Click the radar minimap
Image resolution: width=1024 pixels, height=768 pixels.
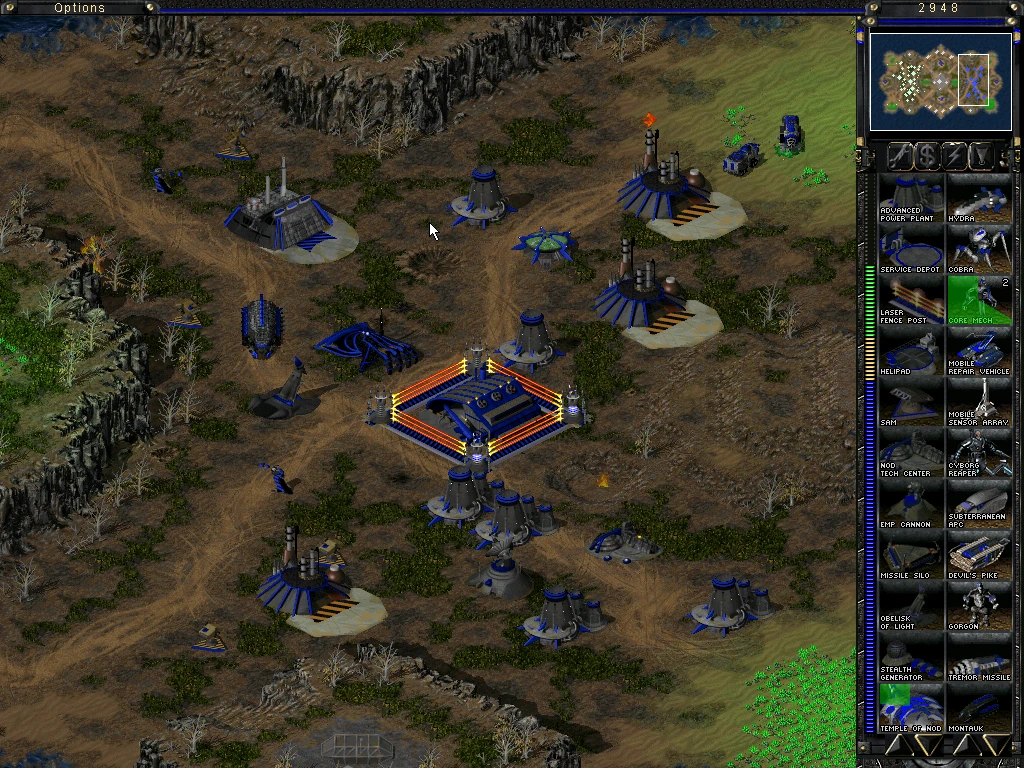[927, 81]
